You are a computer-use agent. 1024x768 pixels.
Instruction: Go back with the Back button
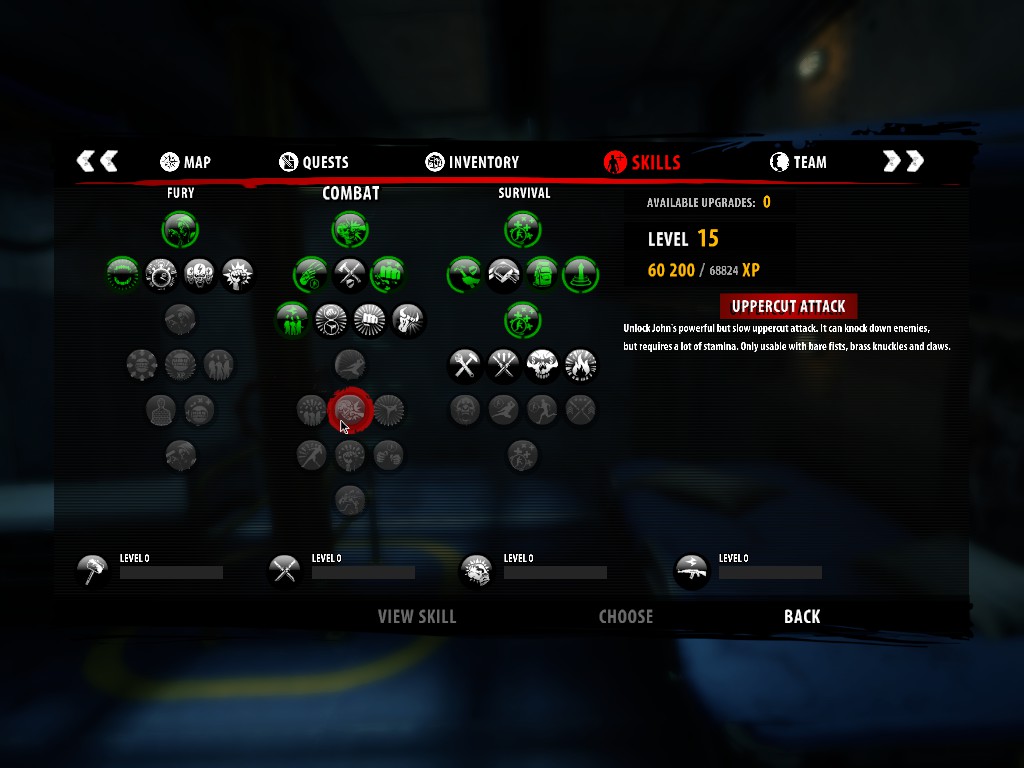pyautogui.click(x=802, y=617)
